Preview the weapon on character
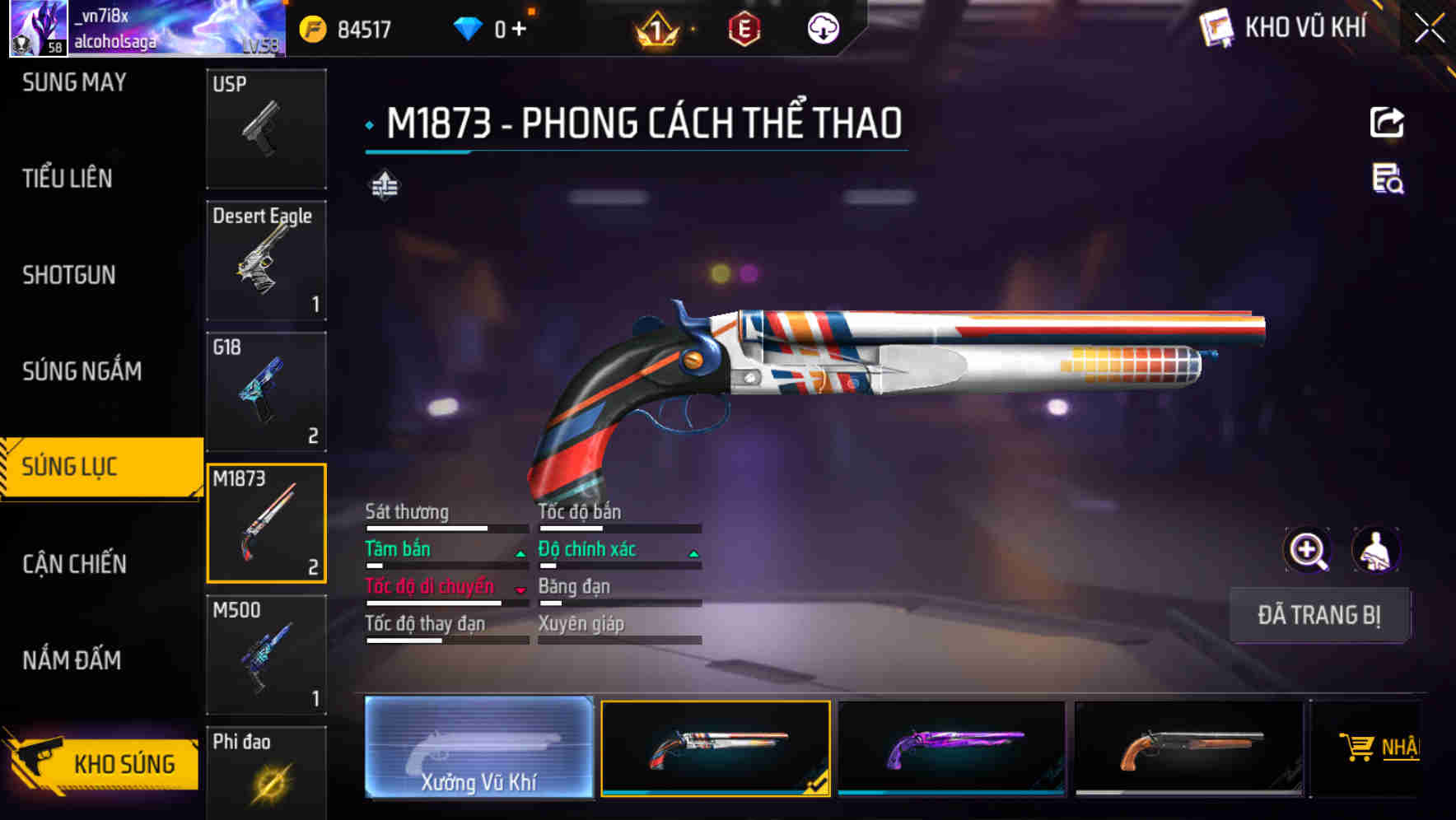1456x820 pixels. (x=1375, y=550)
